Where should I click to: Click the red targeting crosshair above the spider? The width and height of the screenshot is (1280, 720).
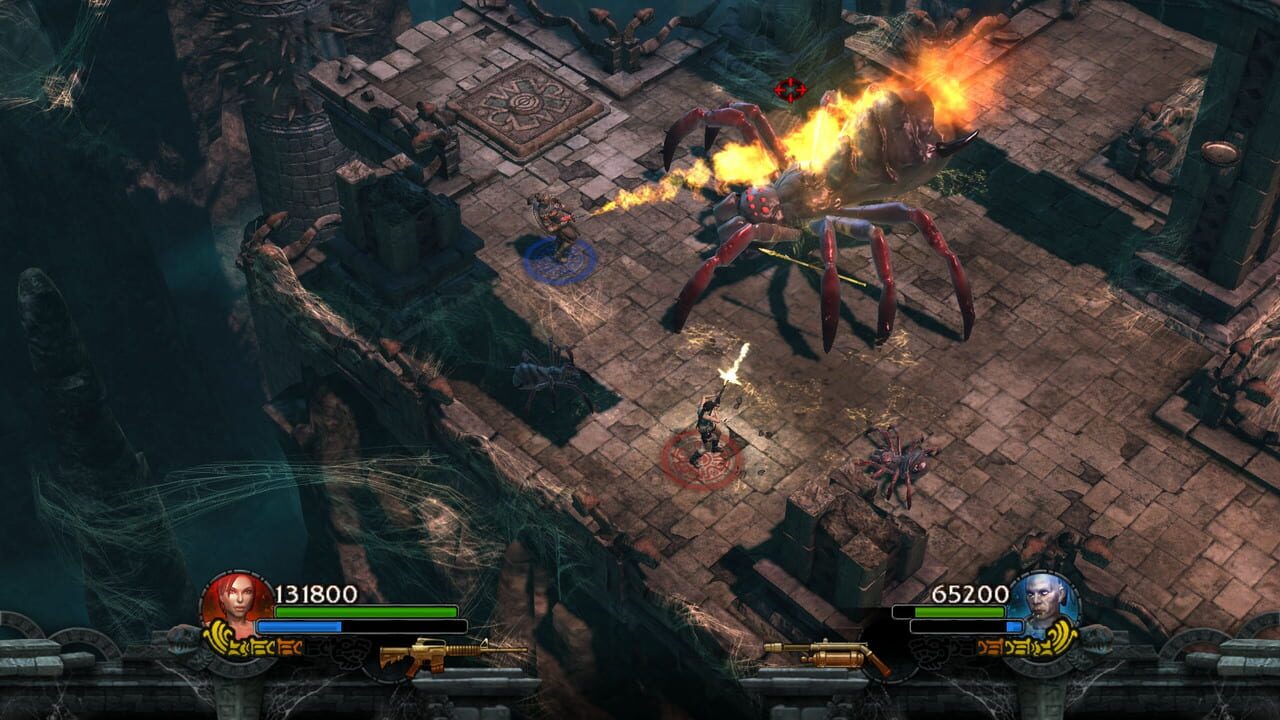pos(790,88)
